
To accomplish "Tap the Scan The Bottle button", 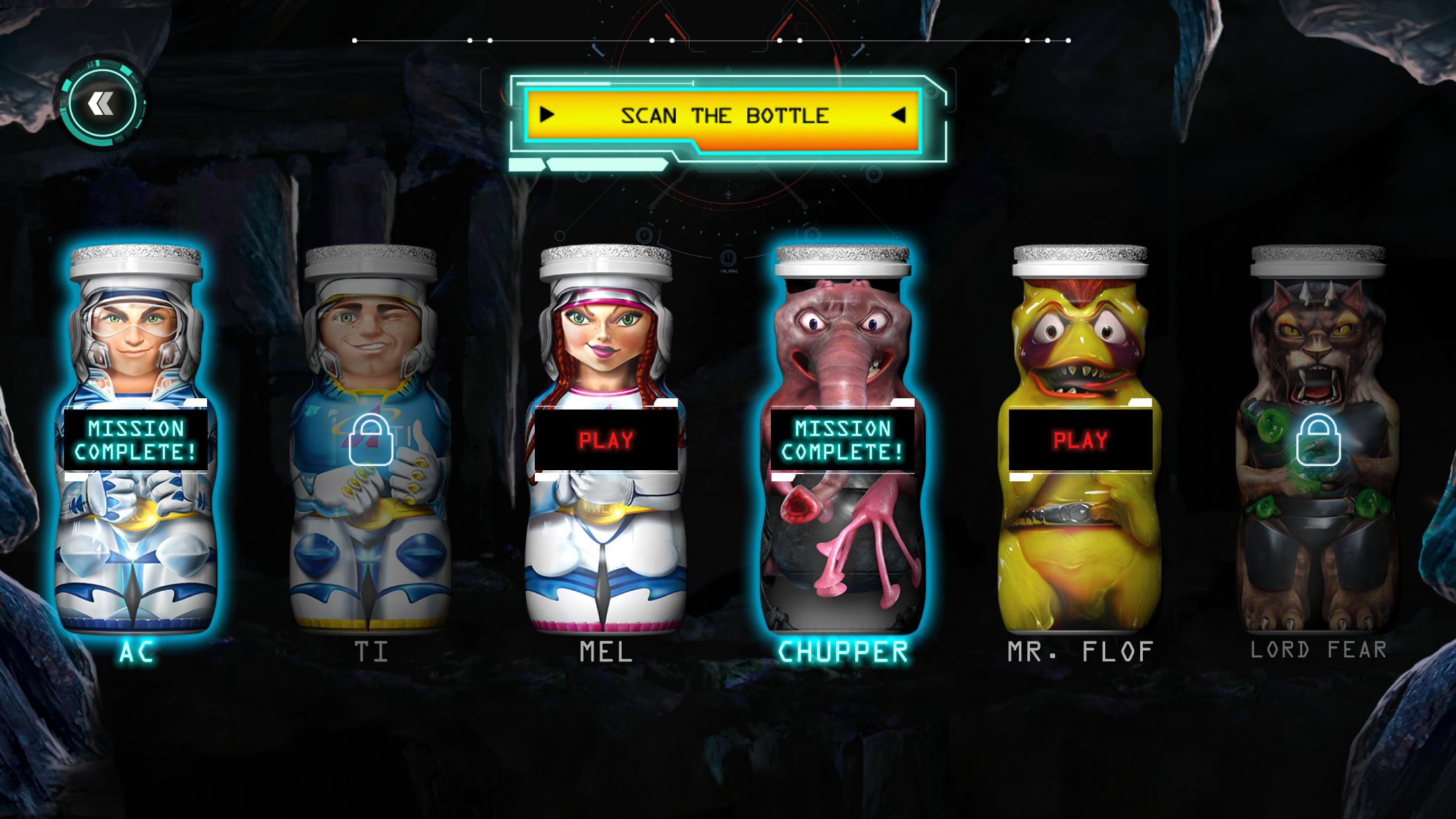I will [723, 116].
